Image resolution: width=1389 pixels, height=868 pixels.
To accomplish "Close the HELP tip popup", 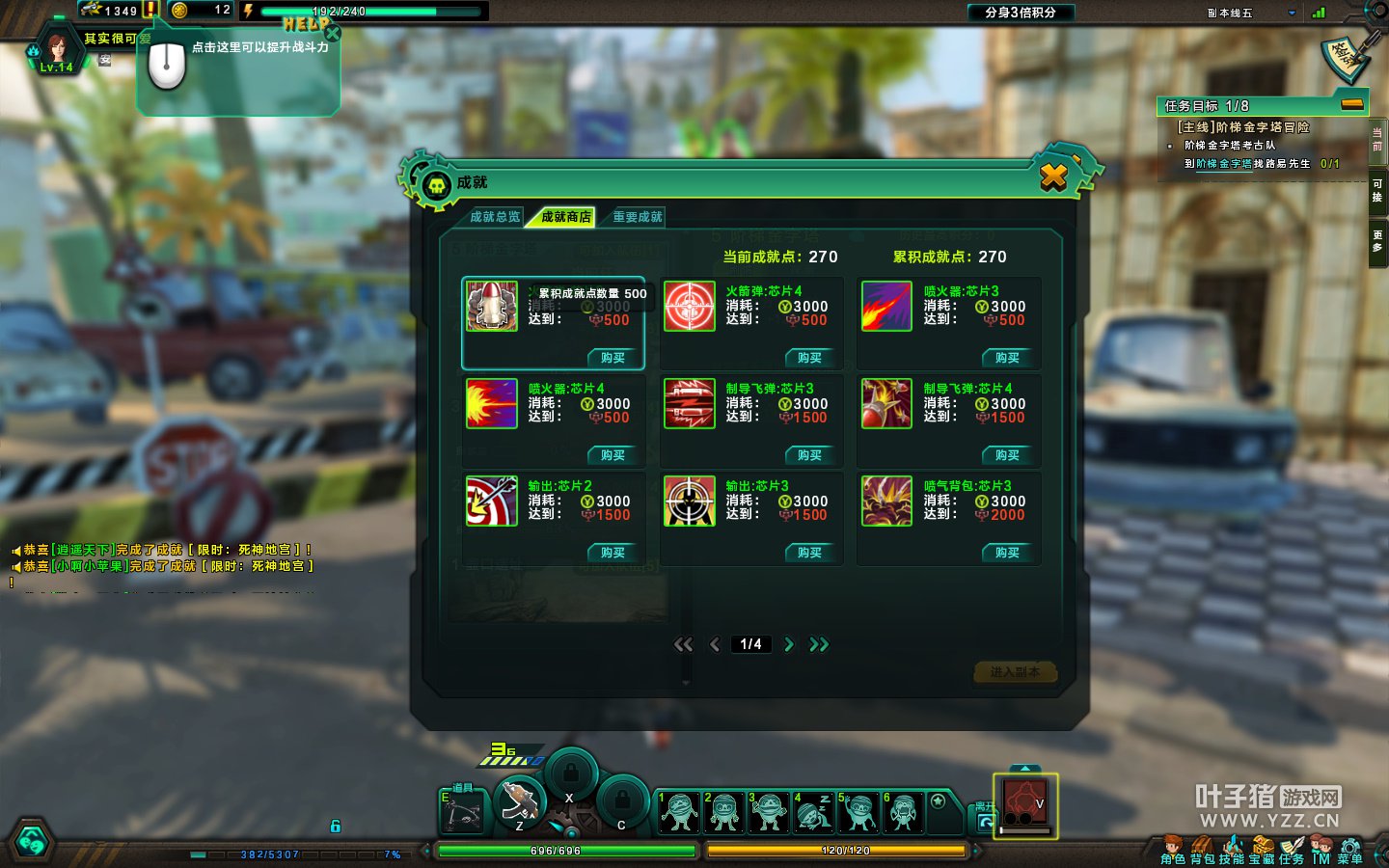I will coord(333,34).
